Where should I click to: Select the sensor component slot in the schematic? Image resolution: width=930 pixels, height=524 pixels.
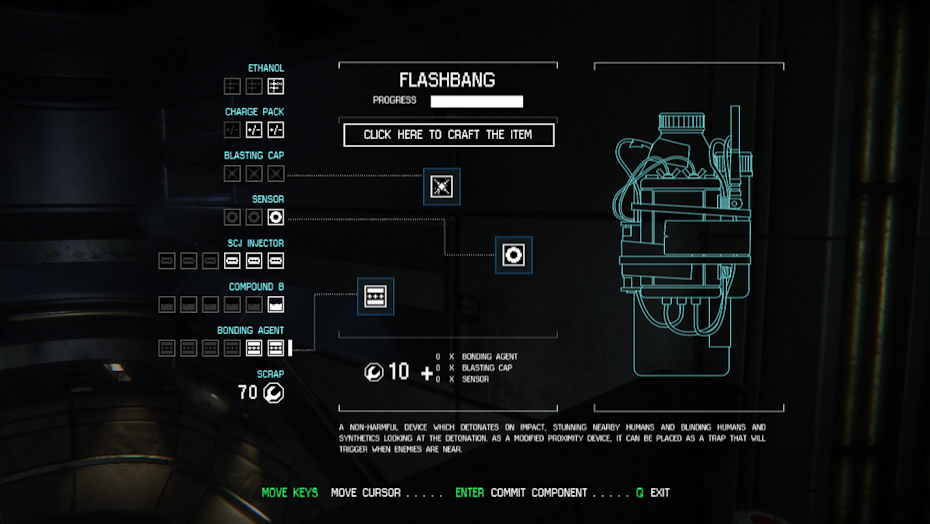point(514,255)
